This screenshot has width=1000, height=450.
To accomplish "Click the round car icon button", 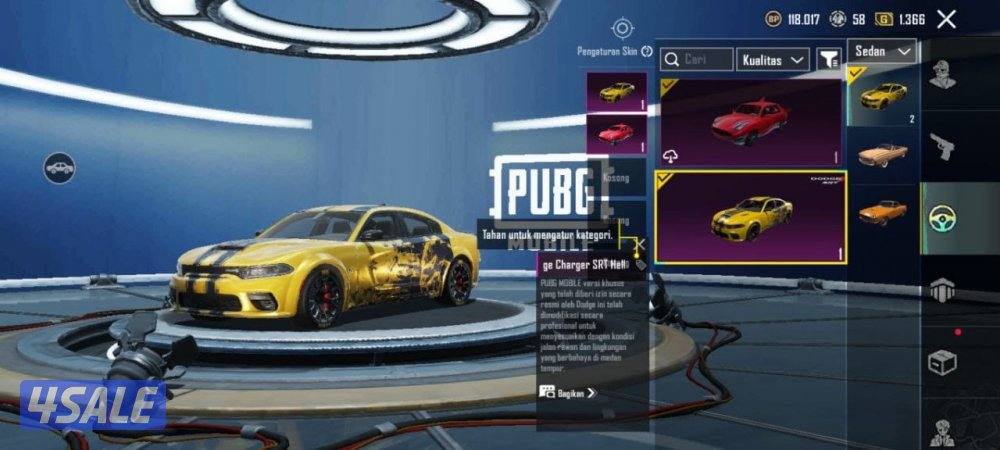I will (60, 167).
